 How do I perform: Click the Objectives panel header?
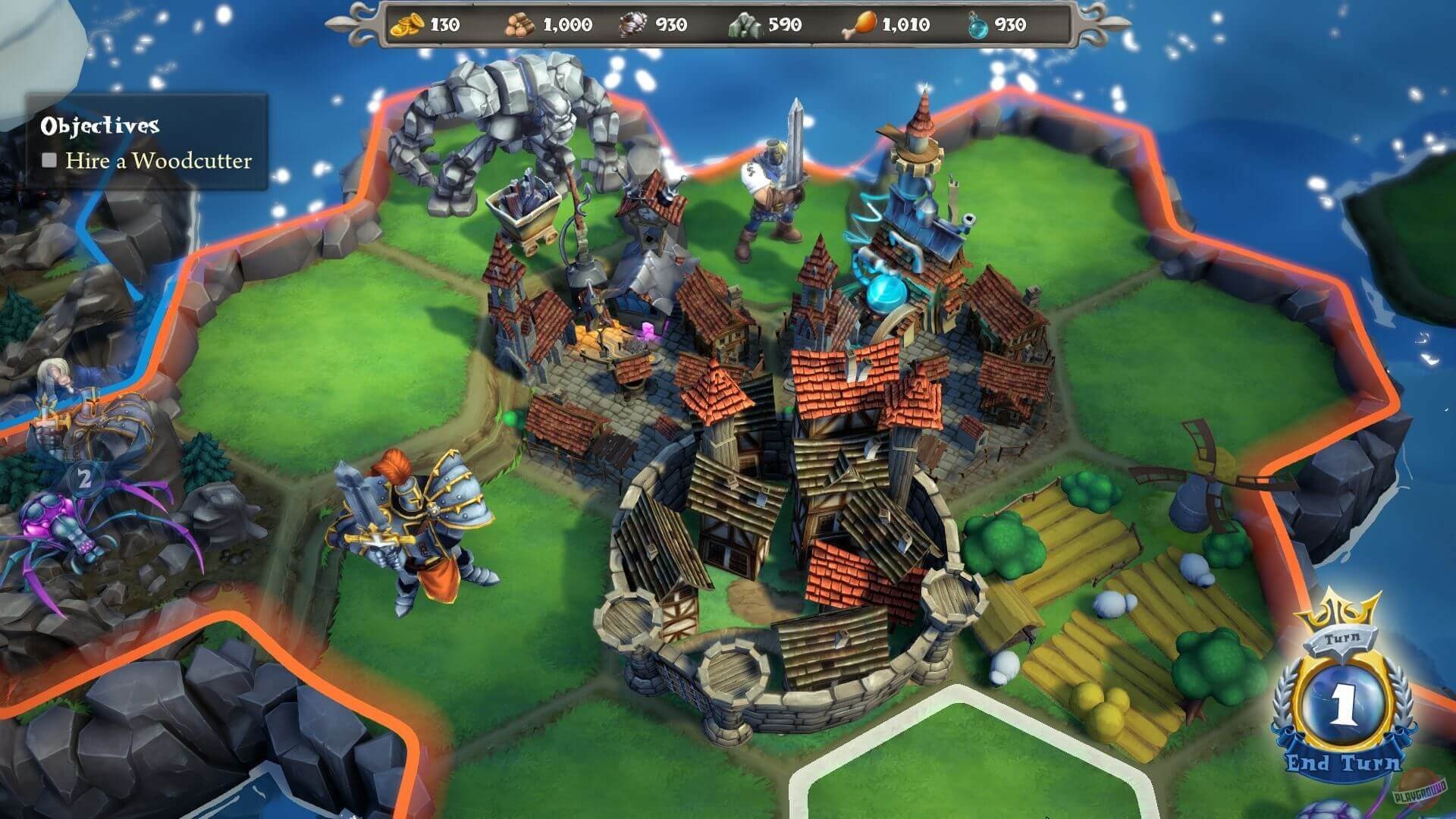click(x=100, y=125)
